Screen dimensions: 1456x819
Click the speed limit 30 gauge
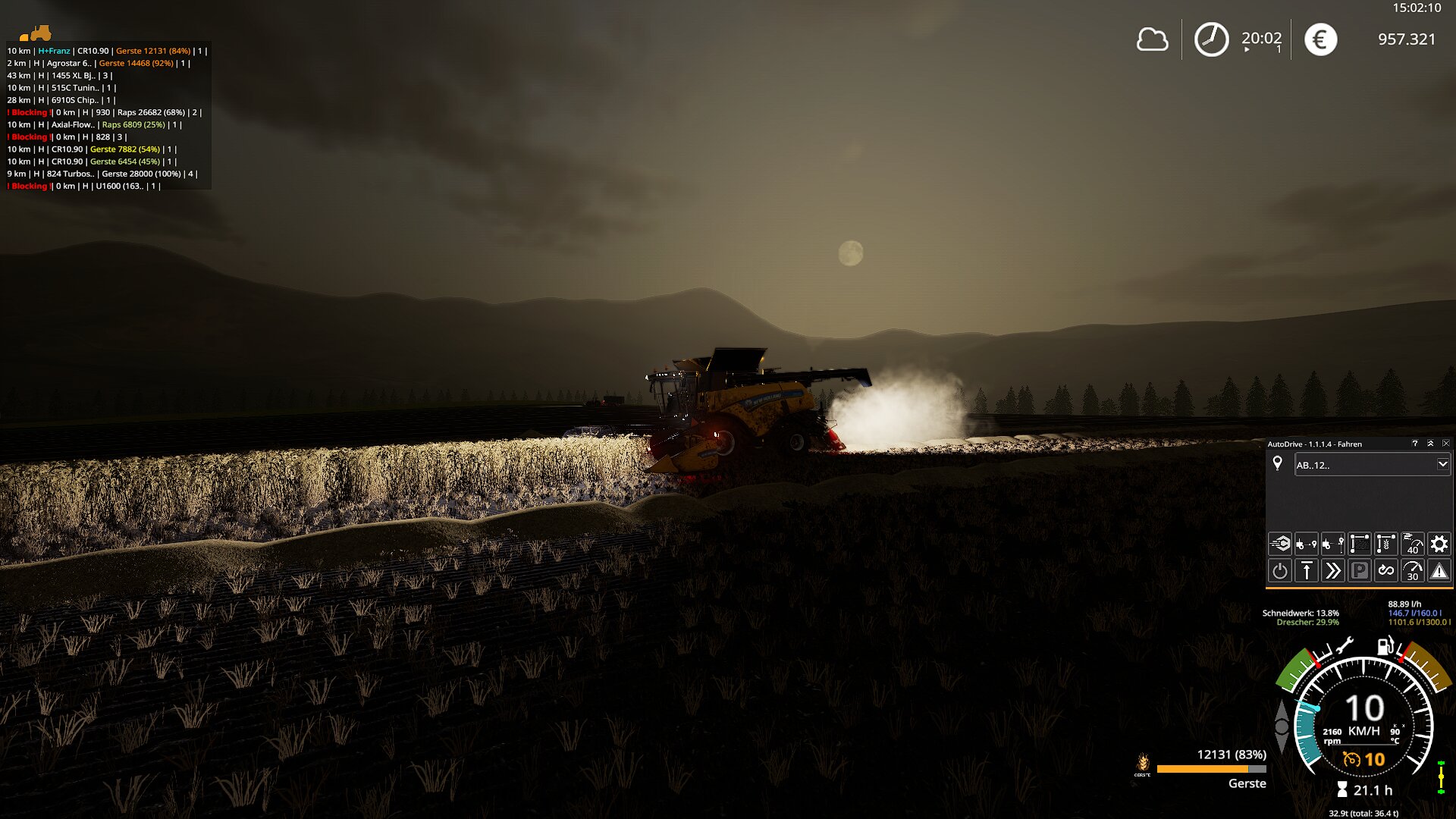[1413, 571]
